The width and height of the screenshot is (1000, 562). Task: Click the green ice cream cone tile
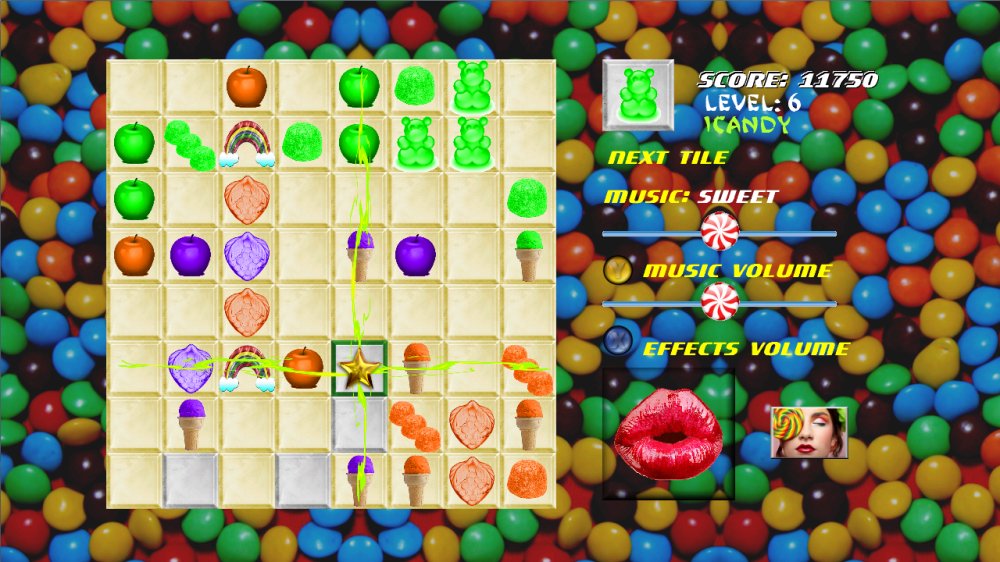point(528,255)
